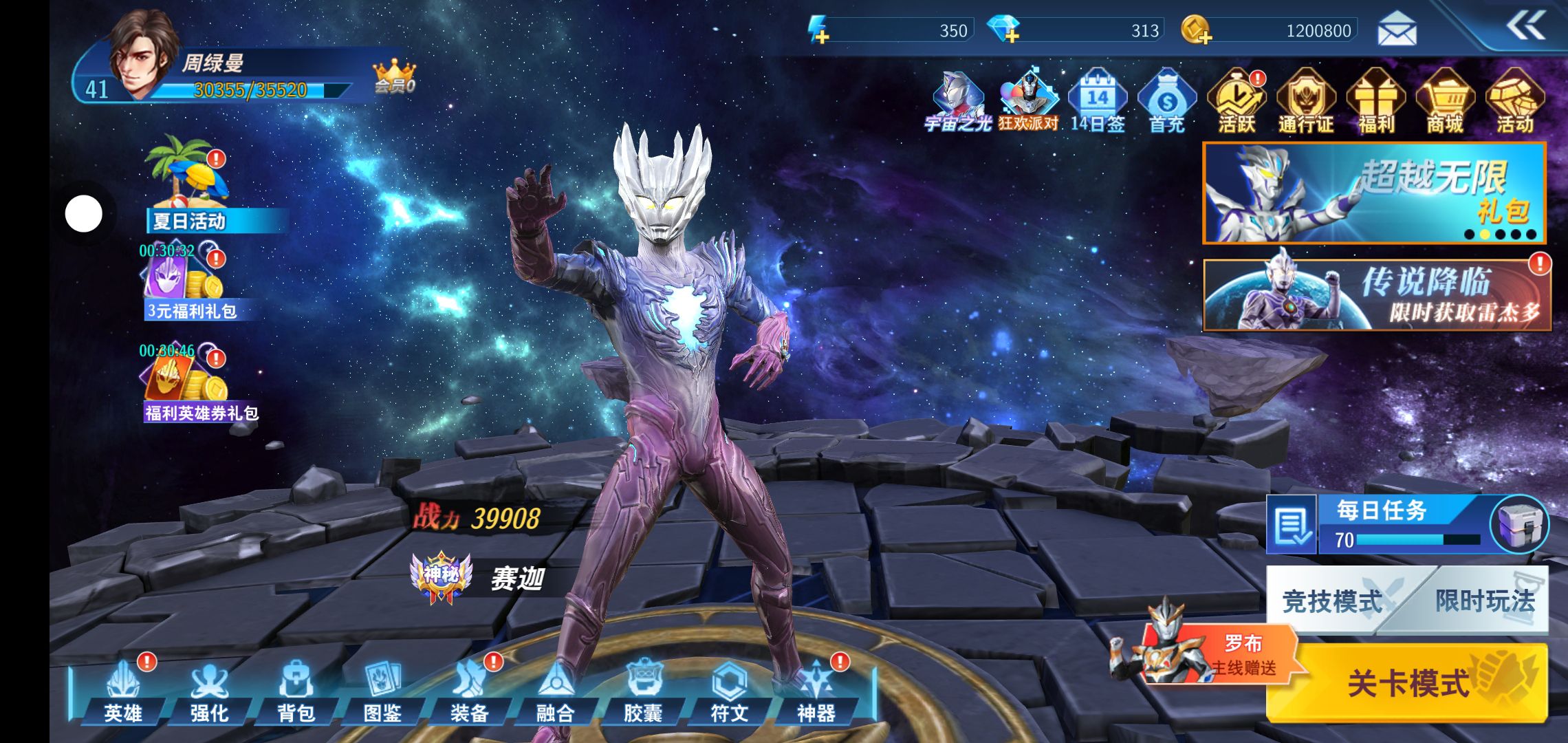Add diamonds with the plus gem icon
1568x743 pixels.
click(x=1004, y=30)
